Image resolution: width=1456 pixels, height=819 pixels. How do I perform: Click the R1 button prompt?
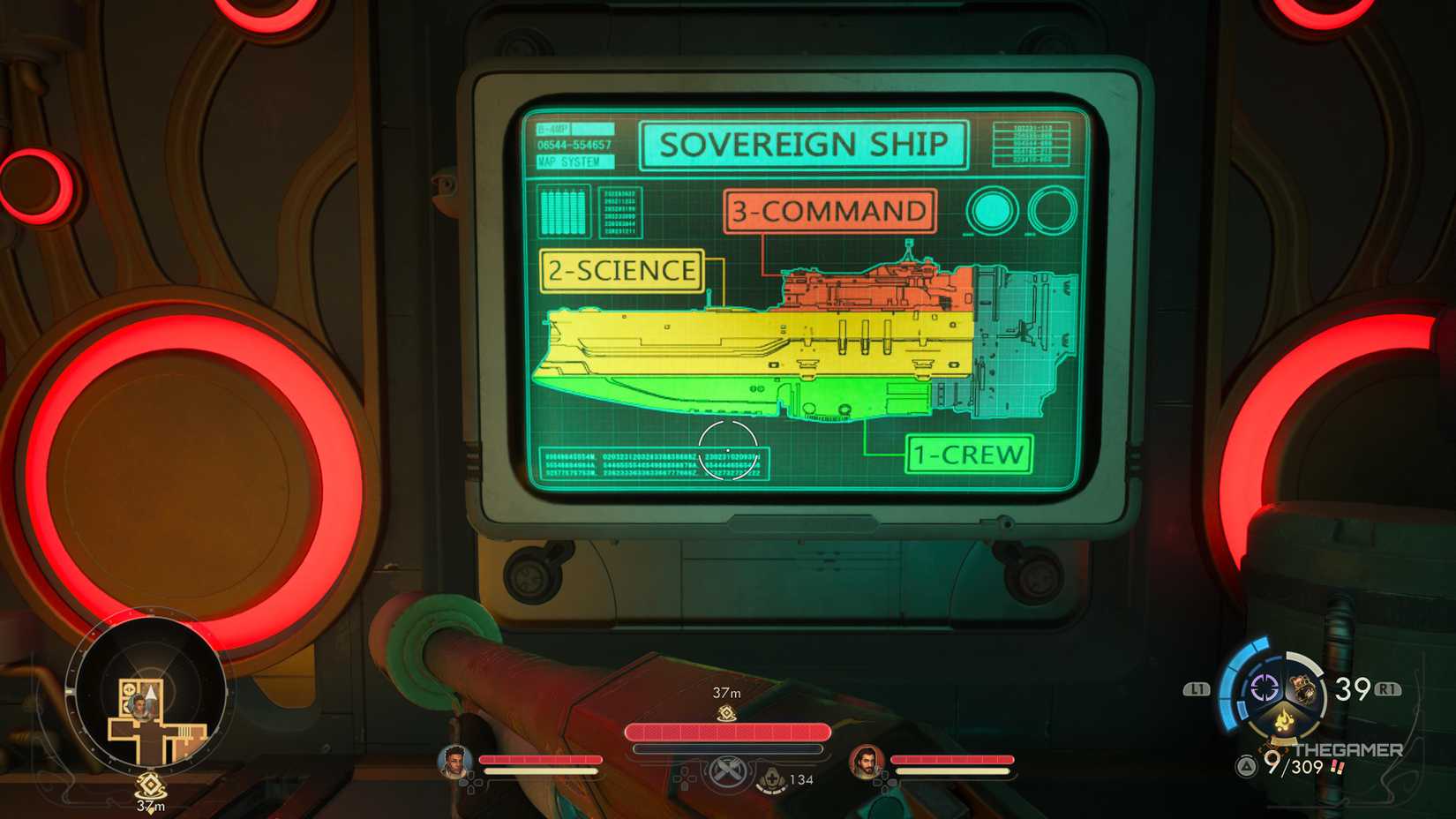pyautogui.click(x=1388, y=688)
